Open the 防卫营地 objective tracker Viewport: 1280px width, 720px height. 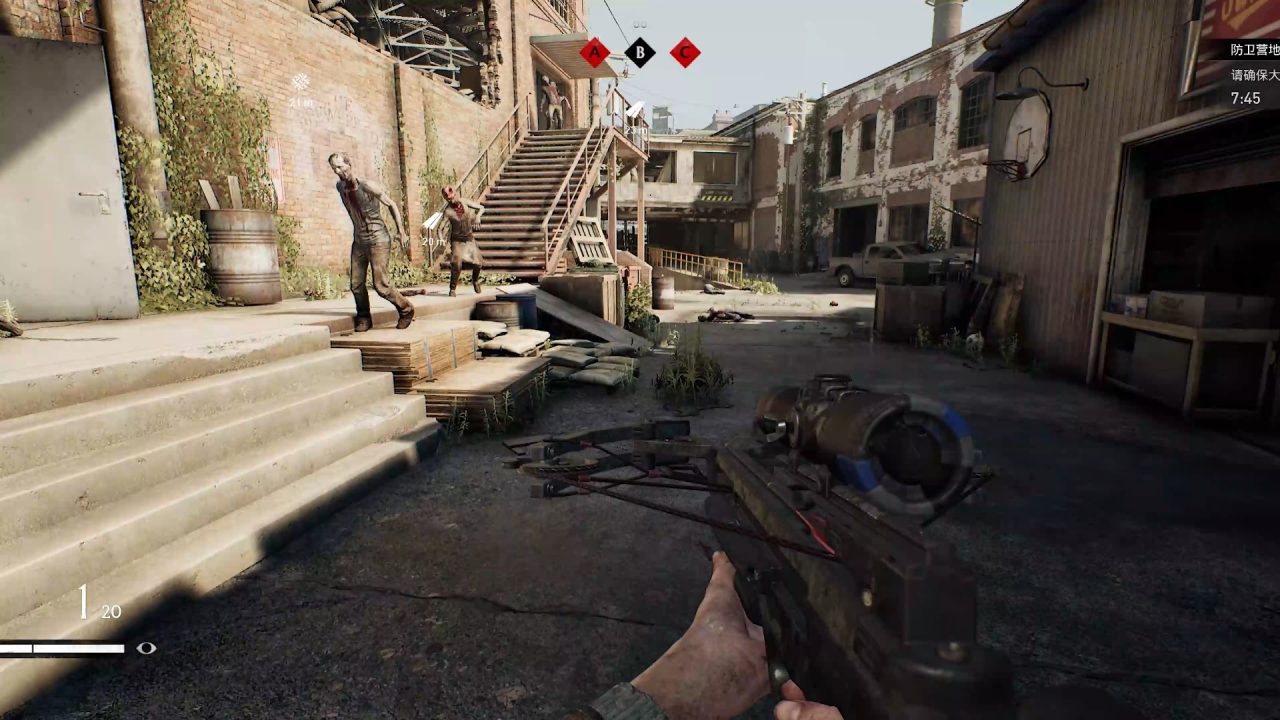(1253, 49)
